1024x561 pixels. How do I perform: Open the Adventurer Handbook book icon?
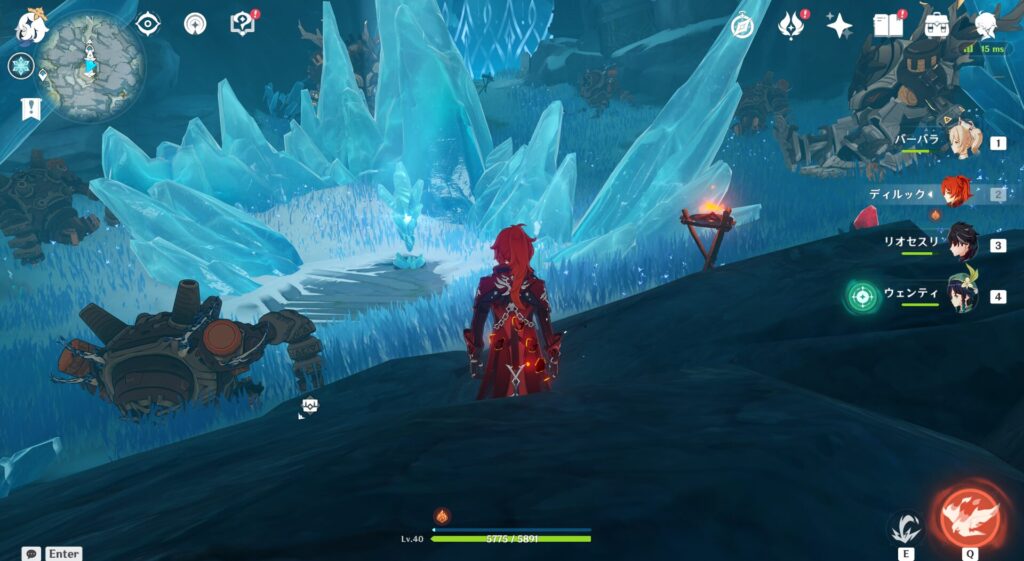pos(887,25)
